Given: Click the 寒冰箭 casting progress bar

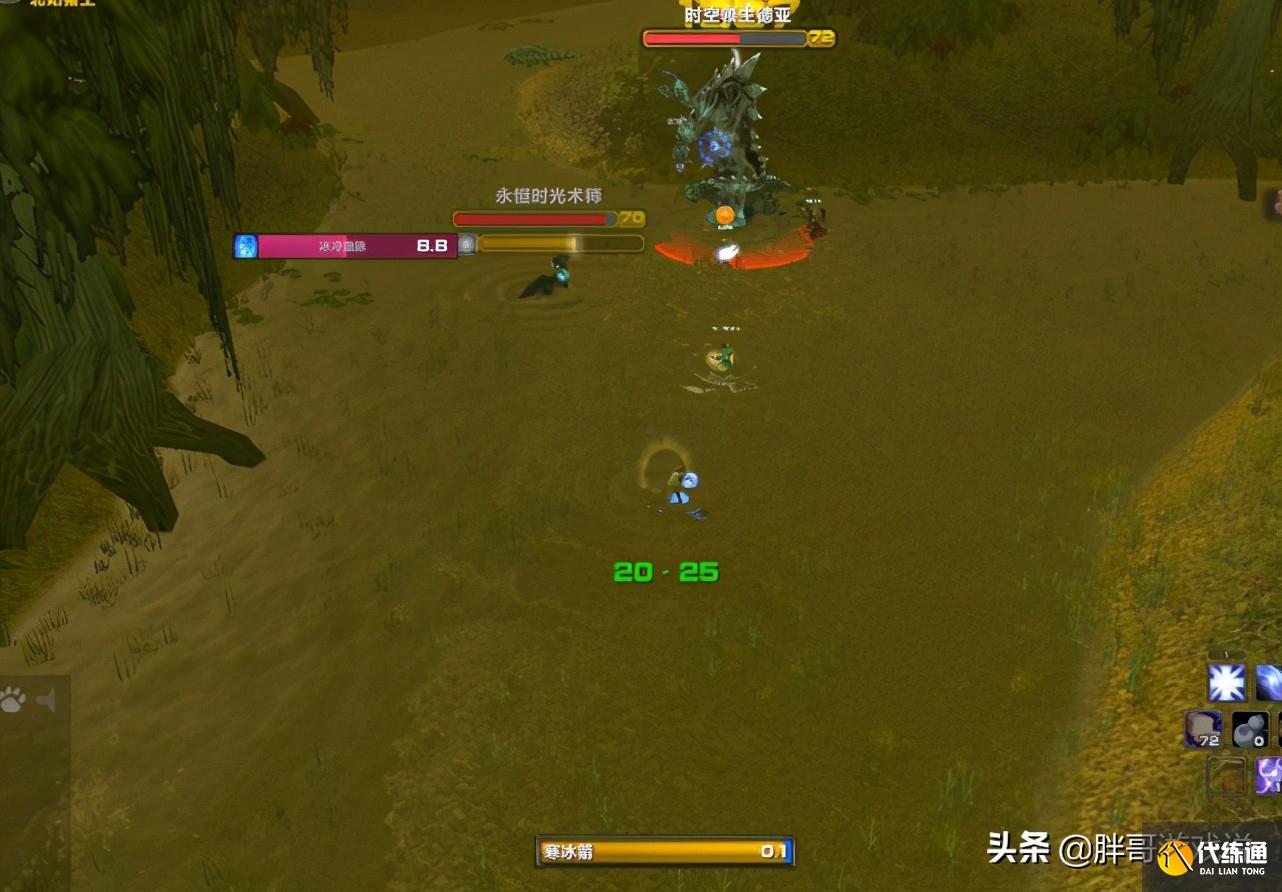Looking at the screenshot, I should pyautogui.click(x=665, y=851).
